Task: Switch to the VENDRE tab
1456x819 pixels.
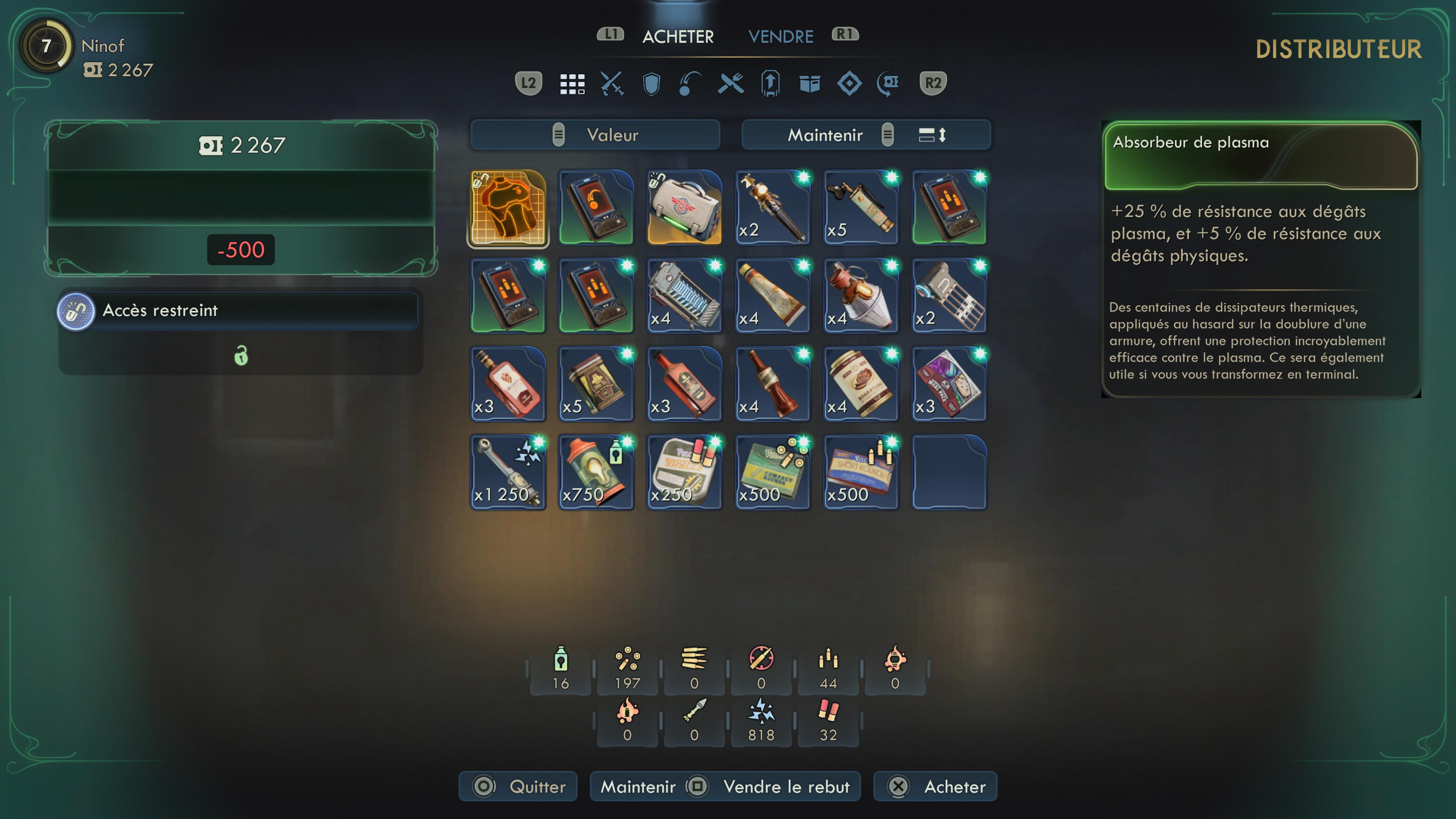Action: coord(781,37)
